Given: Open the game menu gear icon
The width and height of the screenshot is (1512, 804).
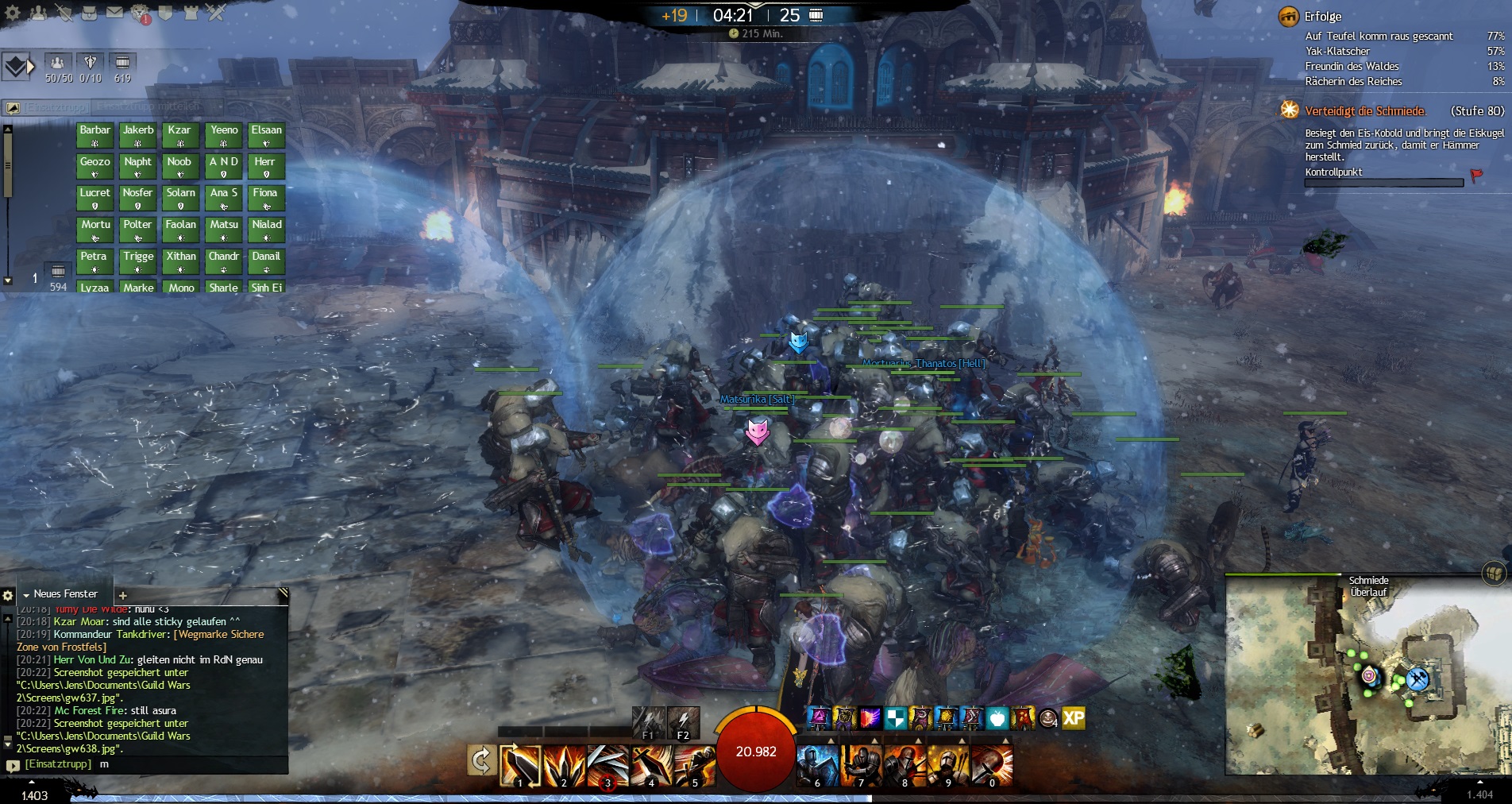Looking at the screenshot, I should pos(13,13).
